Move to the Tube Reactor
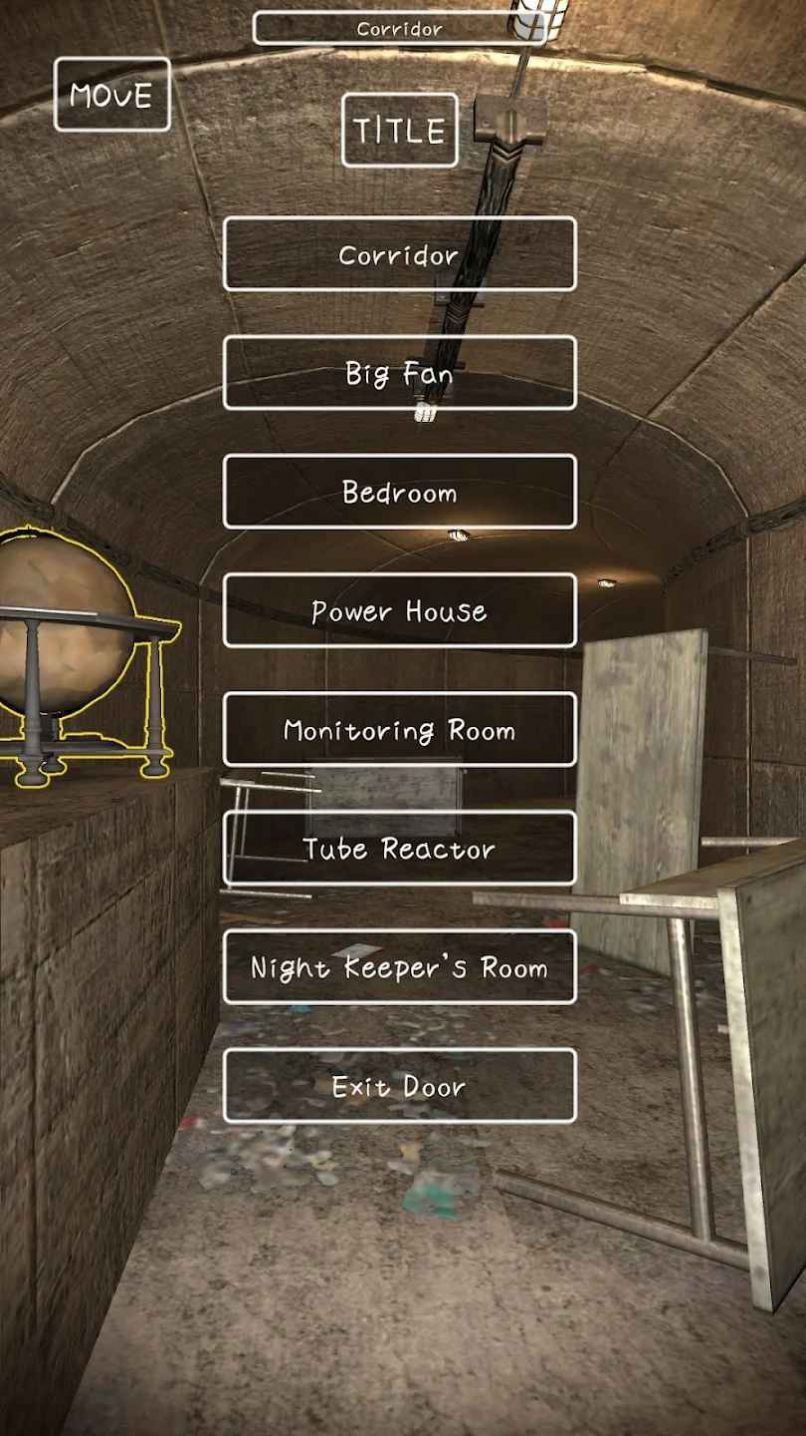Viewport: 806px width, 1436px height. [x=400, y=849]
